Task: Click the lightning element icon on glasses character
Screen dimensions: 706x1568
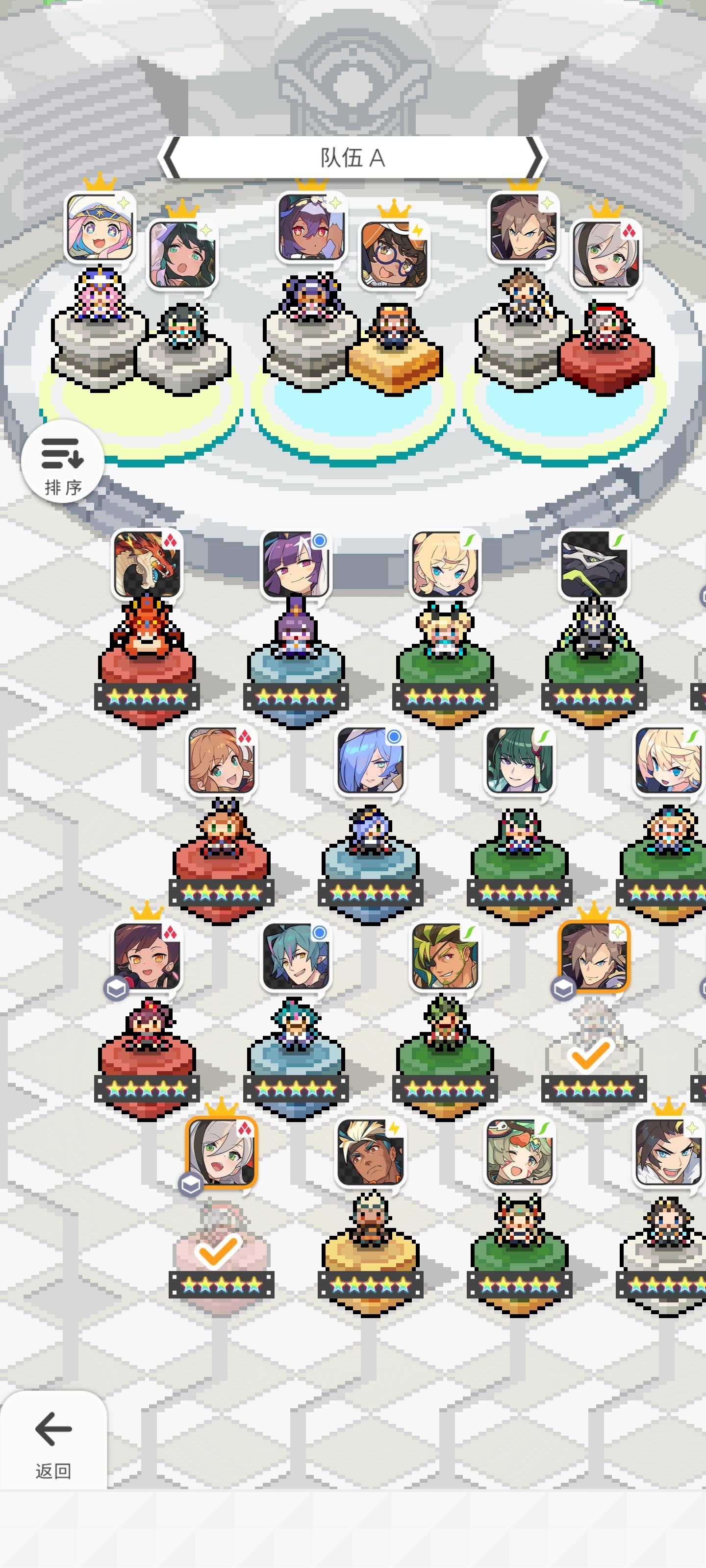Action: click(x=417, y=229)
